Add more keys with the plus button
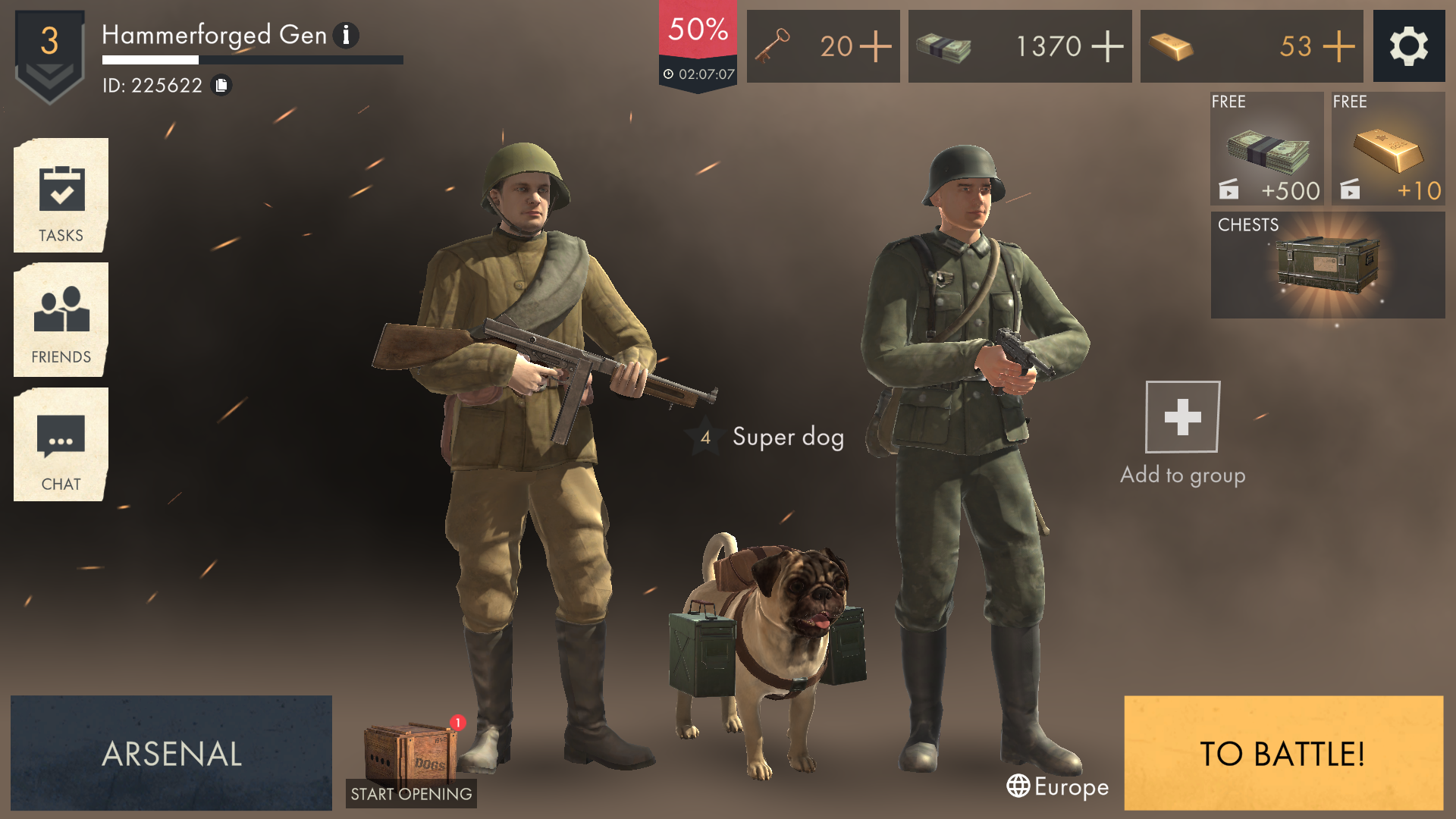 pyautogui.click(x=876, y=46)
